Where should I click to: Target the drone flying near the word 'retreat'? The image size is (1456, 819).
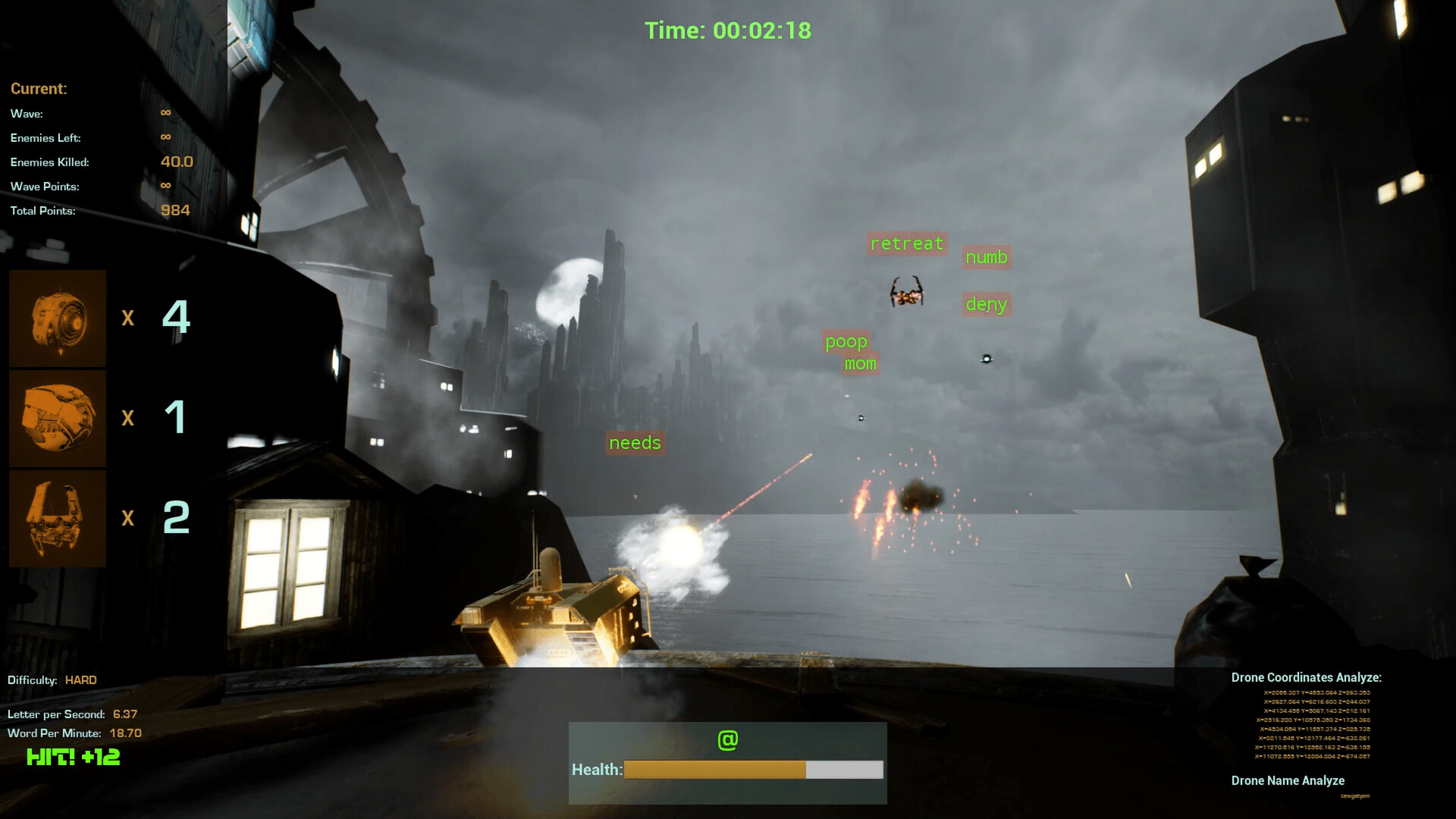(x=907, y=290)
